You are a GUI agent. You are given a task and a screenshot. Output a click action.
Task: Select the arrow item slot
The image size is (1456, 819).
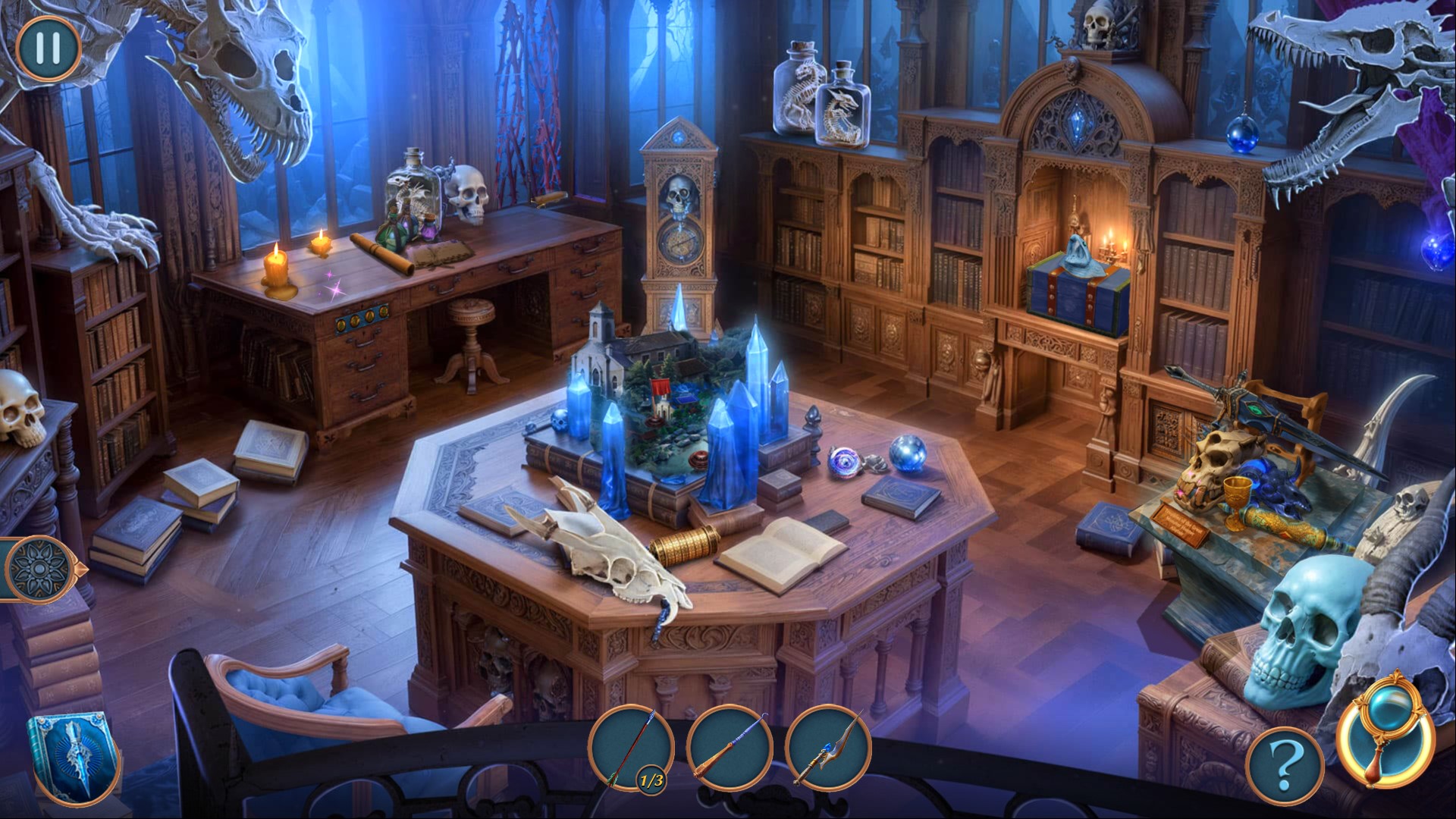click(x=631, y=748)
